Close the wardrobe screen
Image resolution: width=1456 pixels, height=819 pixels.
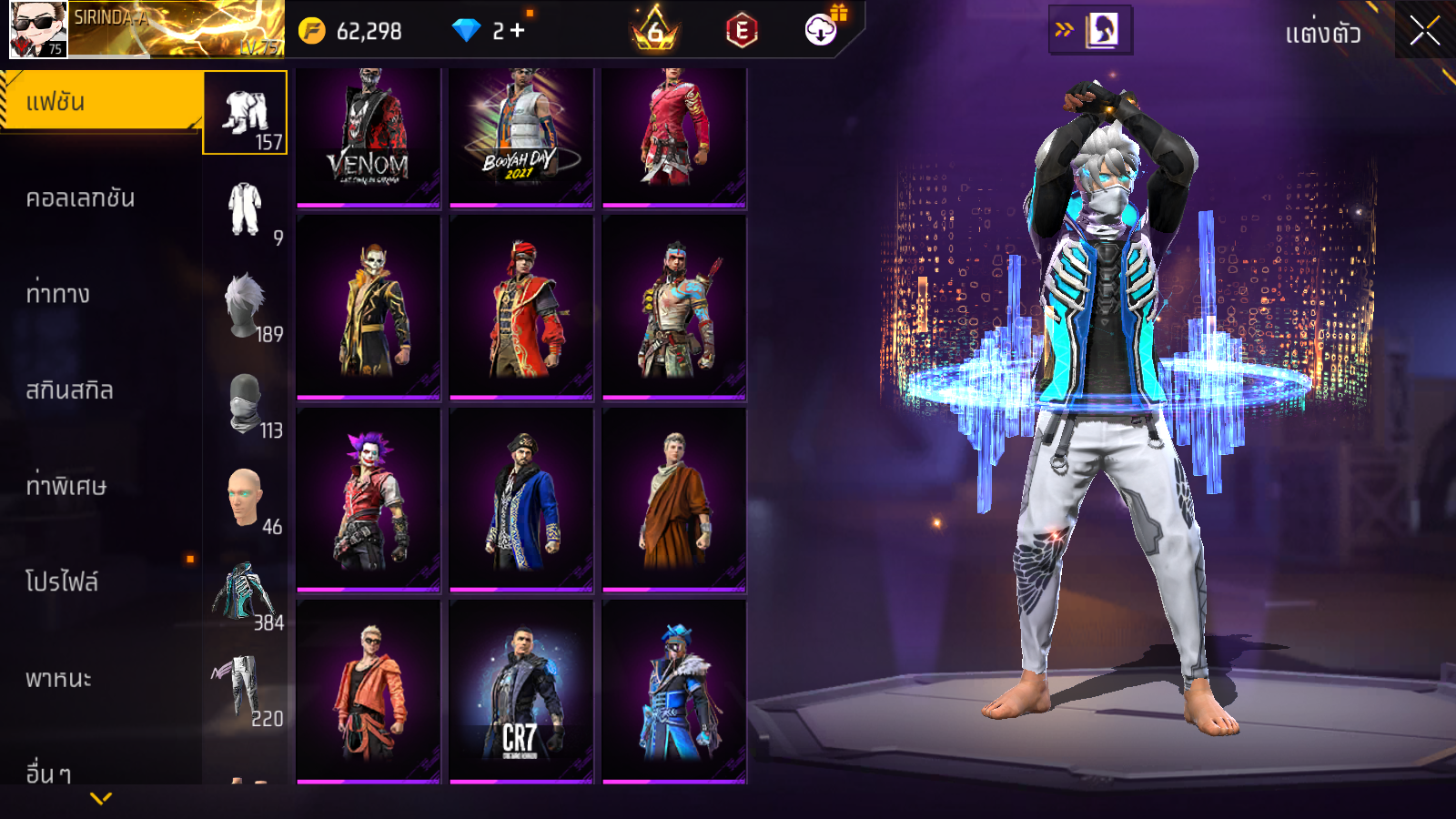(x=1424, y=31)
